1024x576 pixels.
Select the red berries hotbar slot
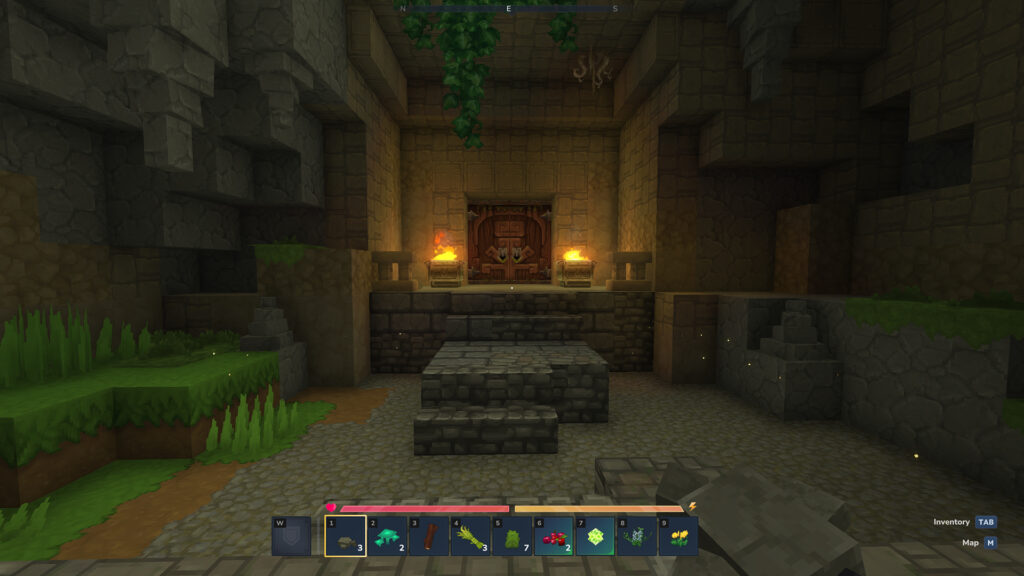click(x=553, y=536)
